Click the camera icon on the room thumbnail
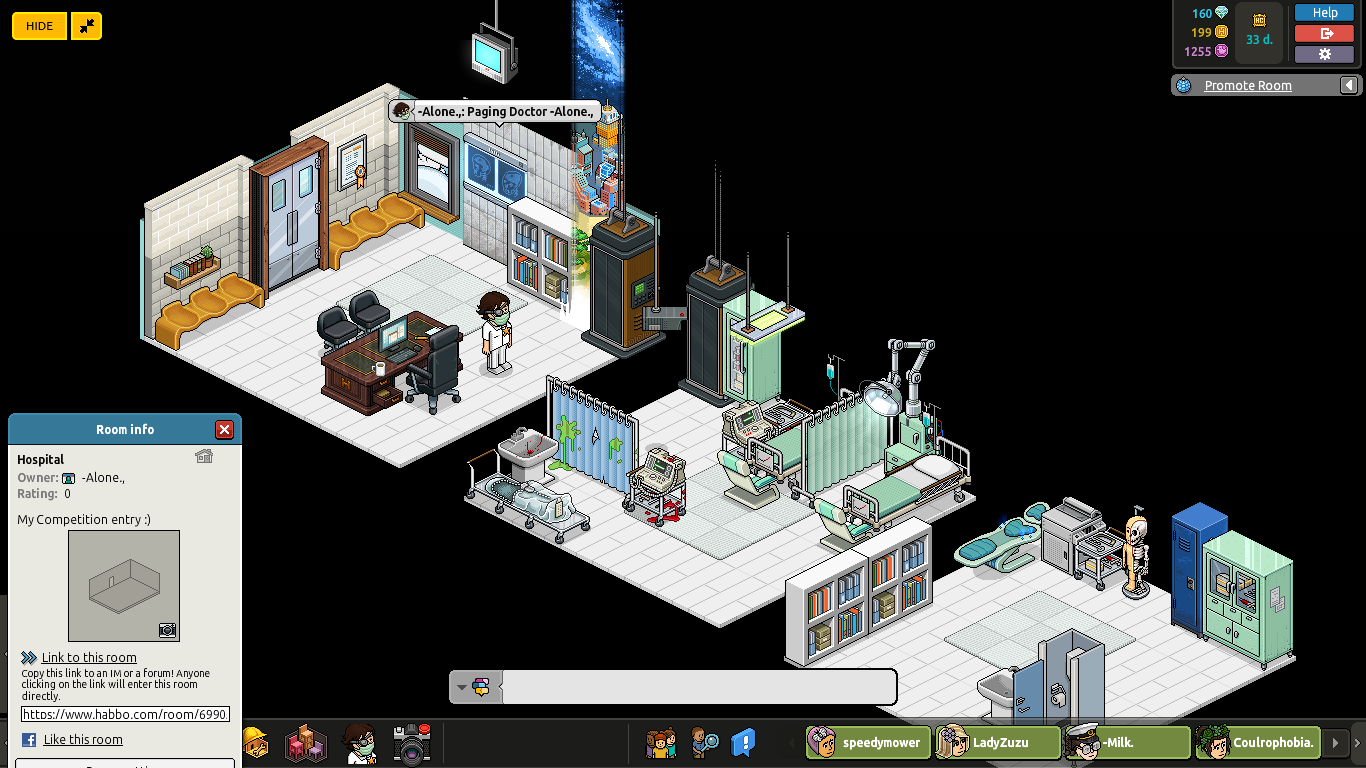Viewport: 1366px width, 768px height. (x=168, y=631)
